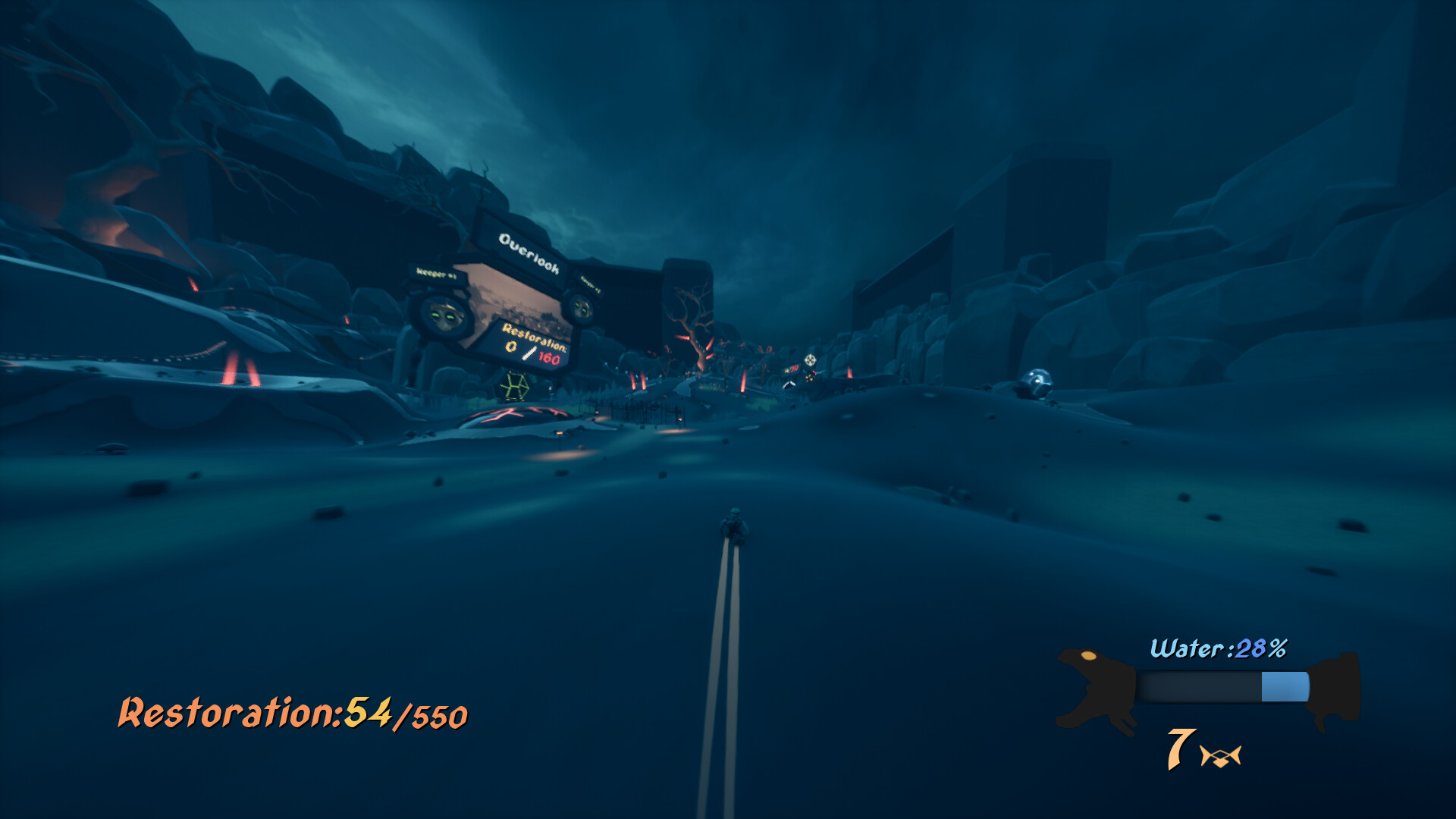Click the Keeper #1 portrait on the Overlook sign
The height and width of the screenshot is (819, 1456).
click(x=444, y=316)
